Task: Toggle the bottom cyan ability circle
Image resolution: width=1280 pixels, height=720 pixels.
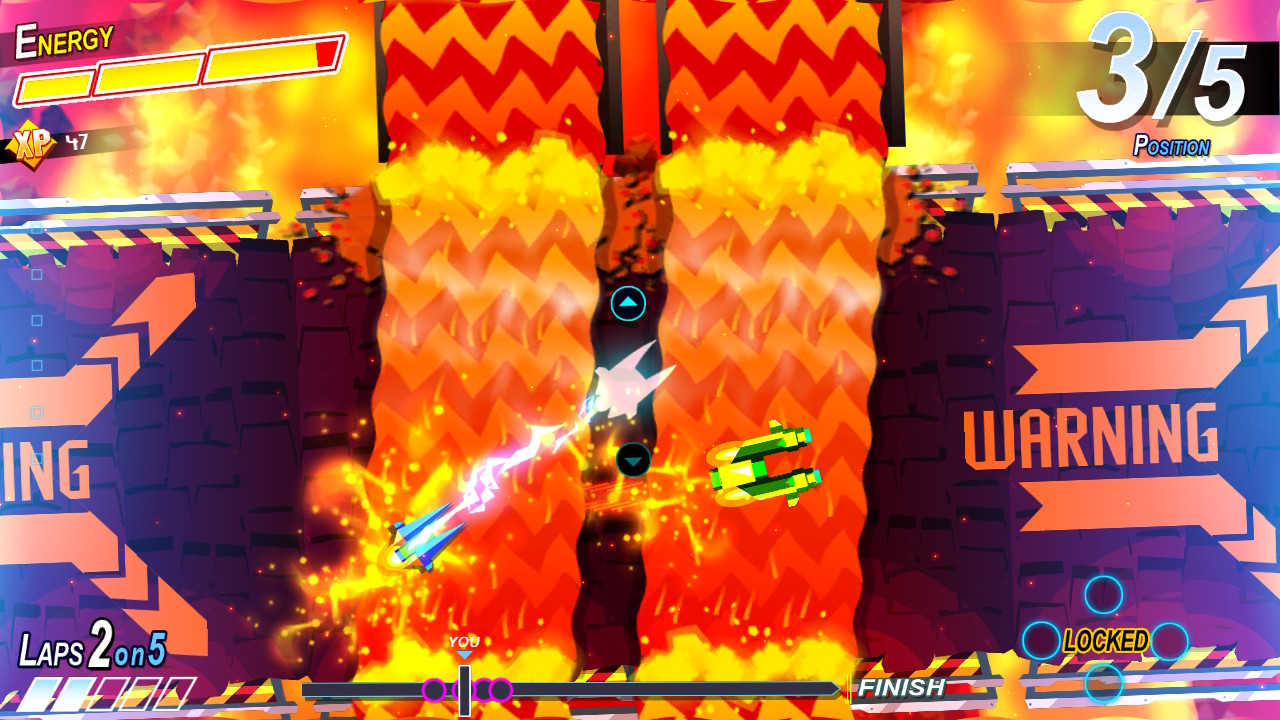Action: [x=1102, y=682]
